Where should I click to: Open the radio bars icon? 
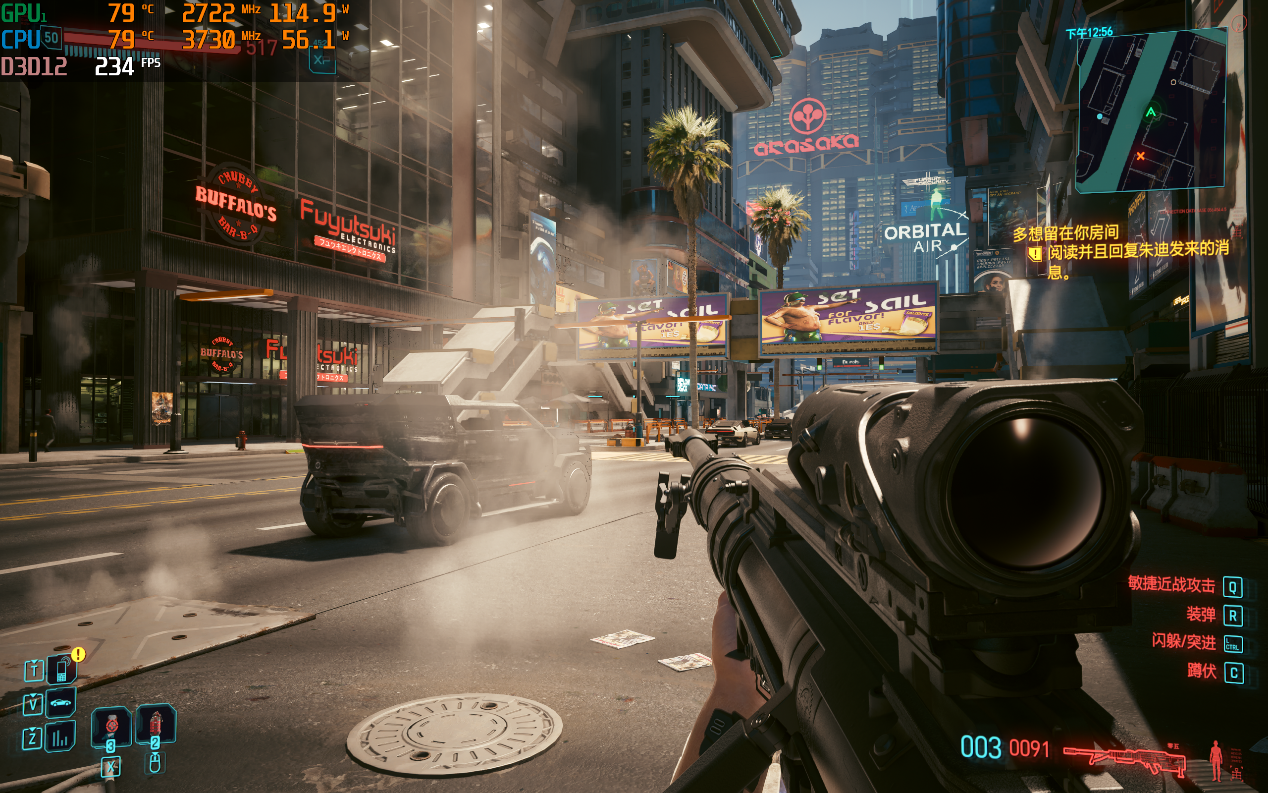coord(61,737)
